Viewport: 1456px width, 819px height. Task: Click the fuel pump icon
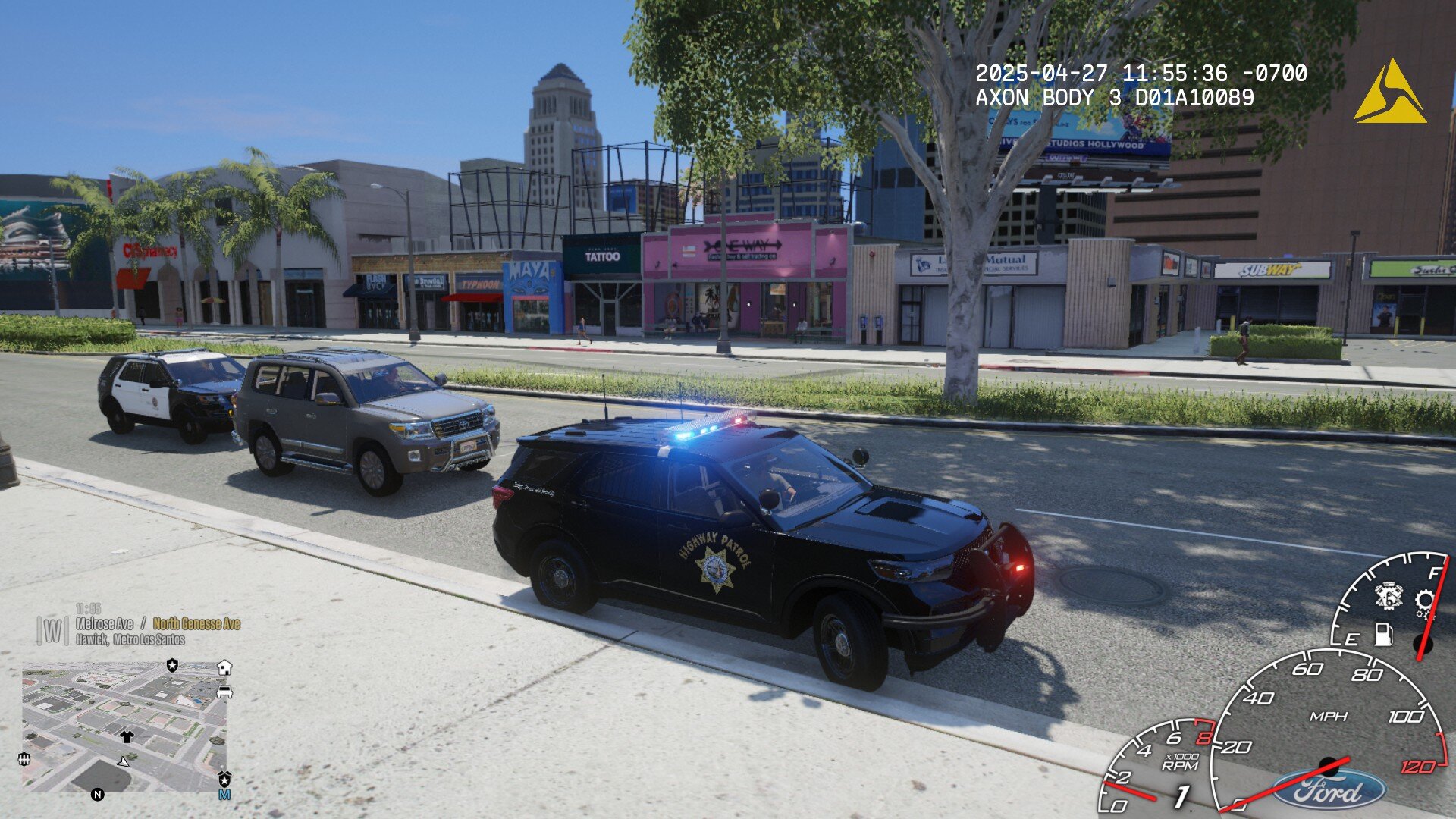1383,634
